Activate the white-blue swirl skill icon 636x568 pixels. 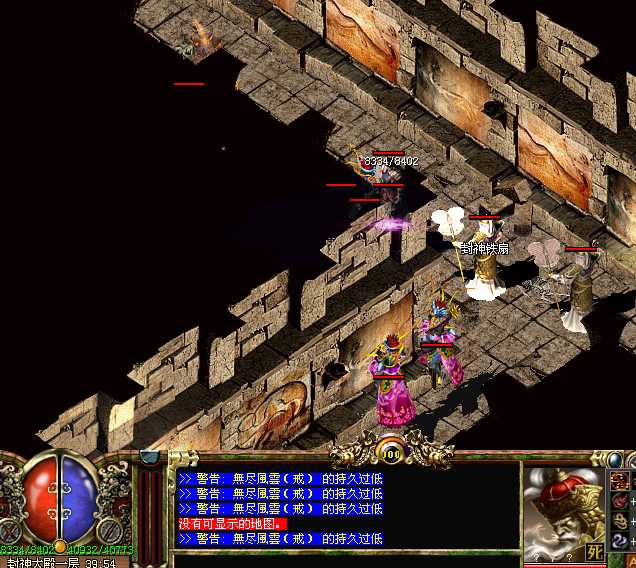click(620, 541)
